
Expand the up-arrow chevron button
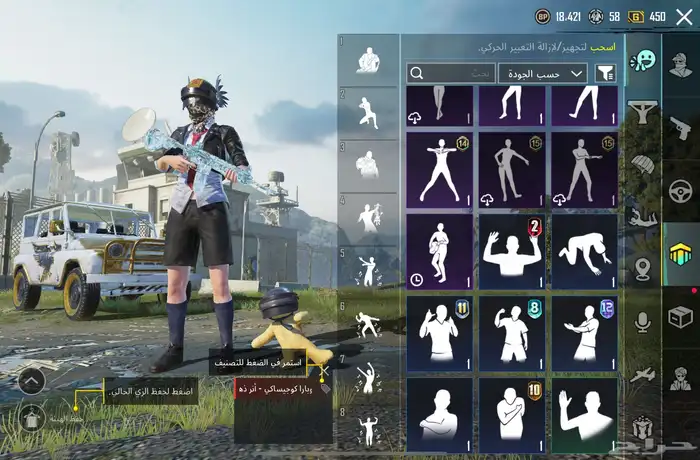coord(31,380)
